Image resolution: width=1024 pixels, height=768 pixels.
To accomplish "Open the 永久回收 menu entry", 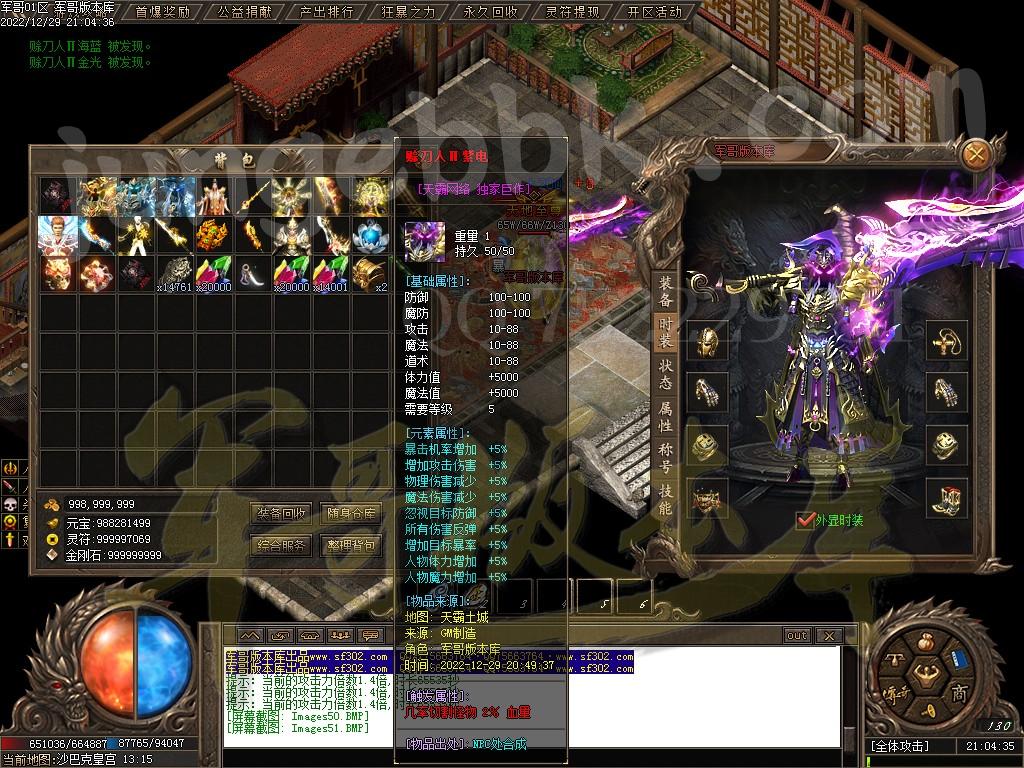I will [x=490, y=12].
